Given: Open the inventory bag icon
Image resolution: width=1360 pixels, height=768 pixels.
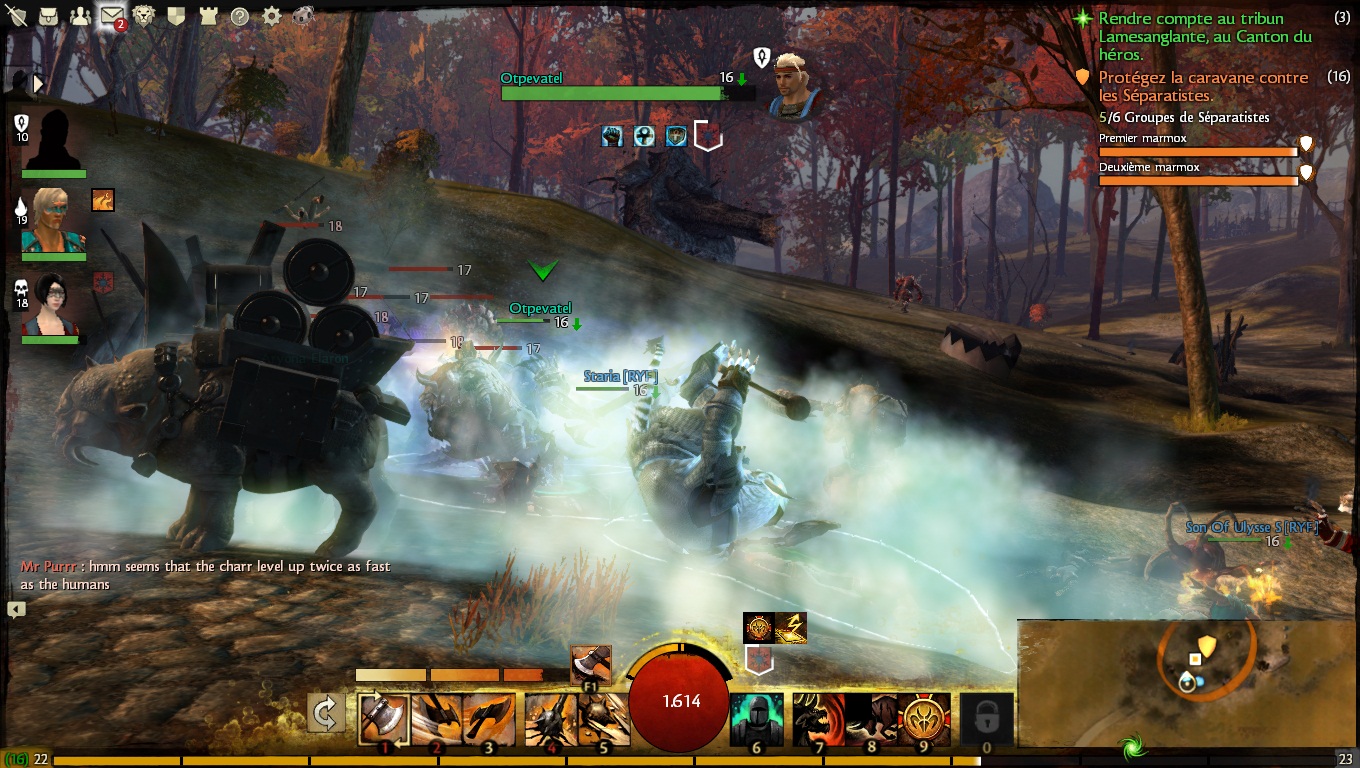Looking at the screenshot, I should pyautogui.click(x=49, y=16).
